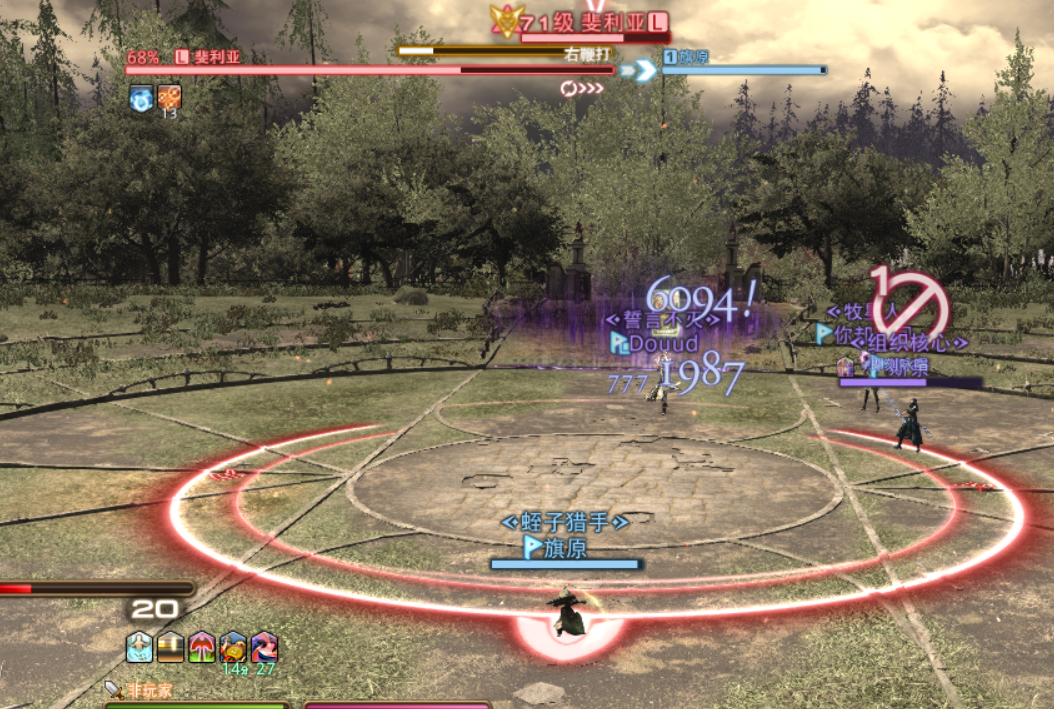Click the red mushroom buff icon
1054x709 pixels.
[x=202, y=647]
